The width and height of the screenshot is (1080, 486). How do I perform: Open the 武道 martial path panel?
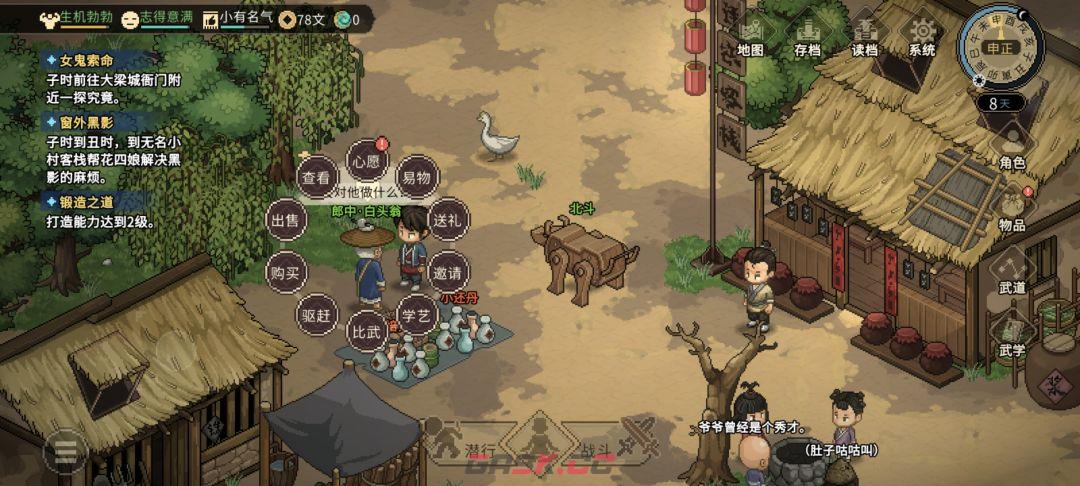(x=1012, y=272)
